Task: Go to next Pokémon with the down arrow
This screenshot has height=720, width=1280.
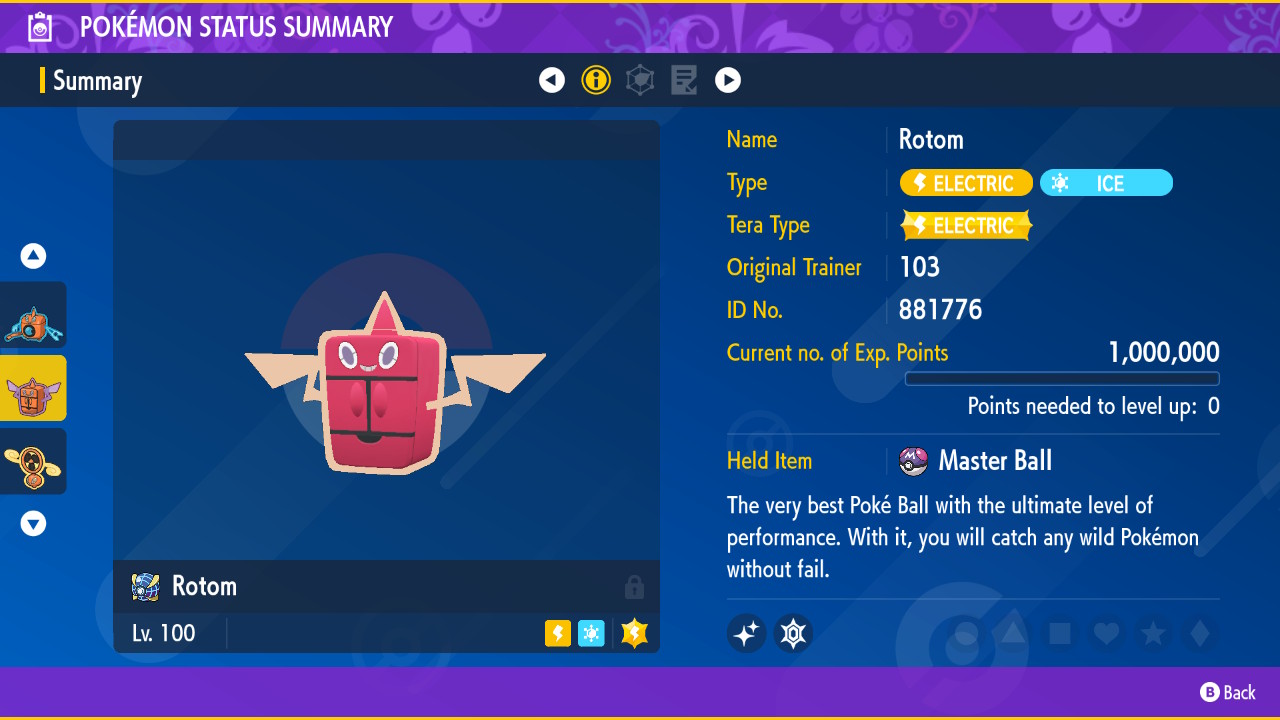Action: coord(34,523)
